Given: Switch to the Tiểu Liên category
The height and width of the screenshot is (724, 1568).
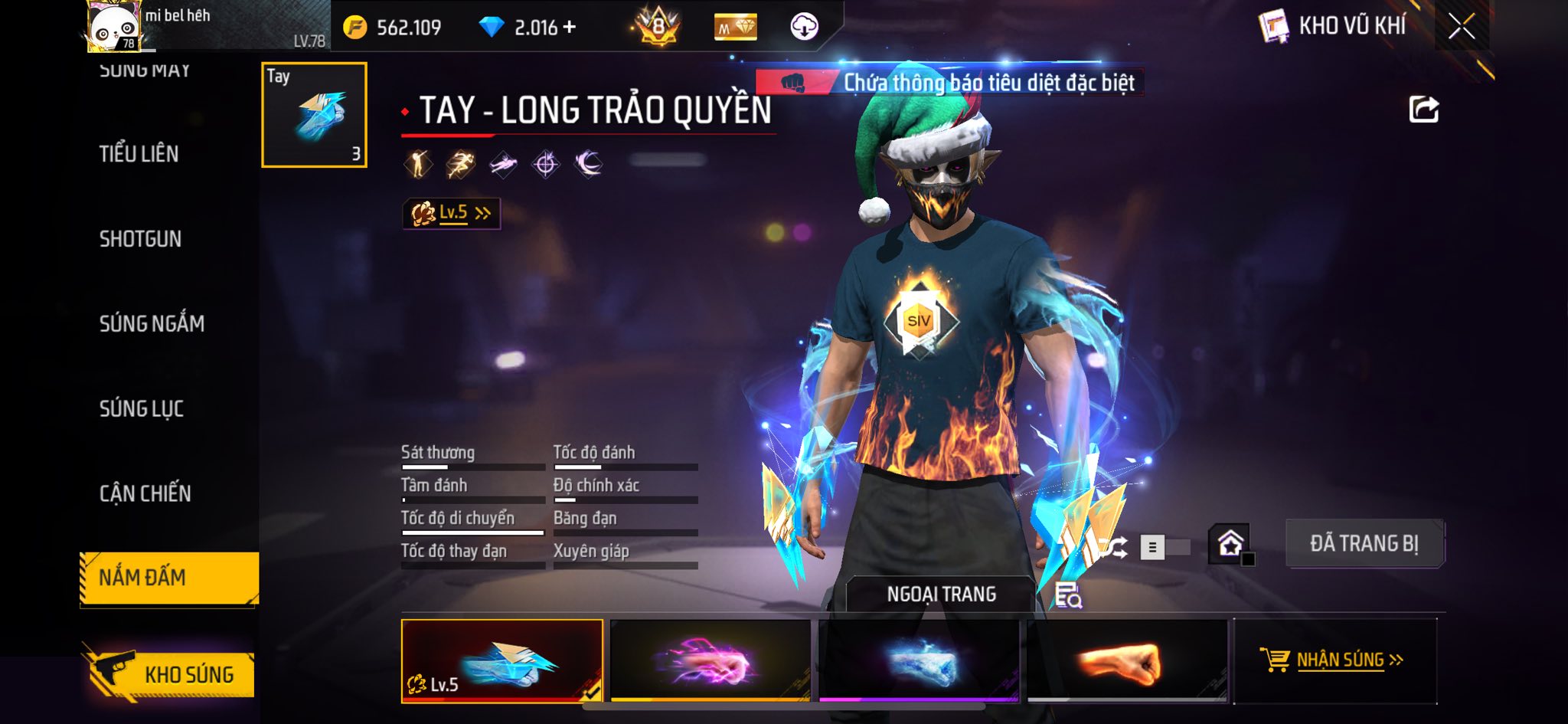Looking at the screenshot, I should pyautogui.click(x=139, y=154).
